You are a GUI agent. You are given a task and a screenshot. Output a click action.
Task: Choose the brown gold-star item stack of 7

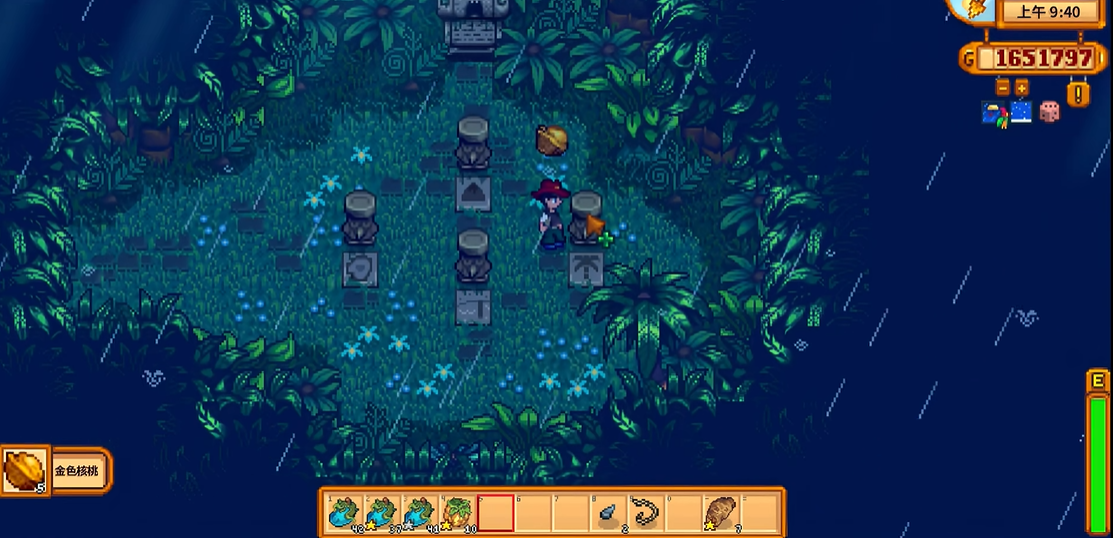[721, 513]
